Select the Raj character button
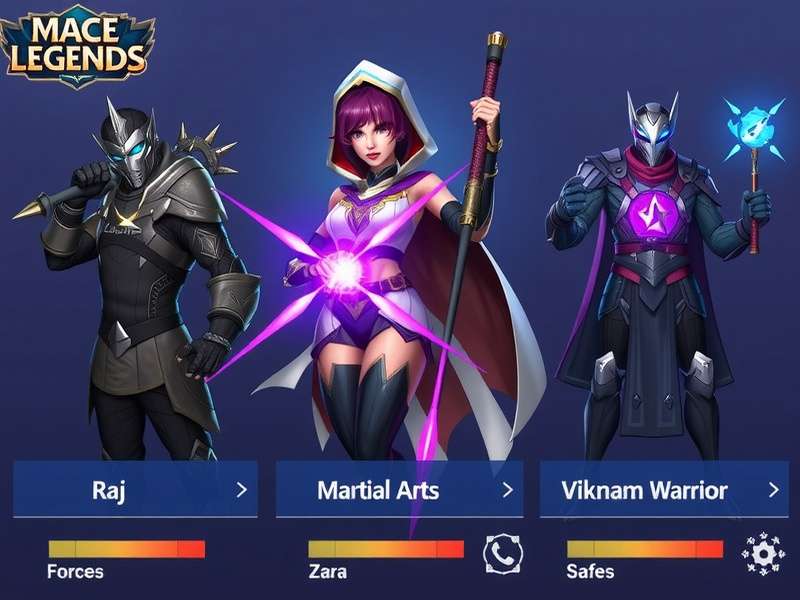This screenshot has width=800, height=600. coord(135,489)
